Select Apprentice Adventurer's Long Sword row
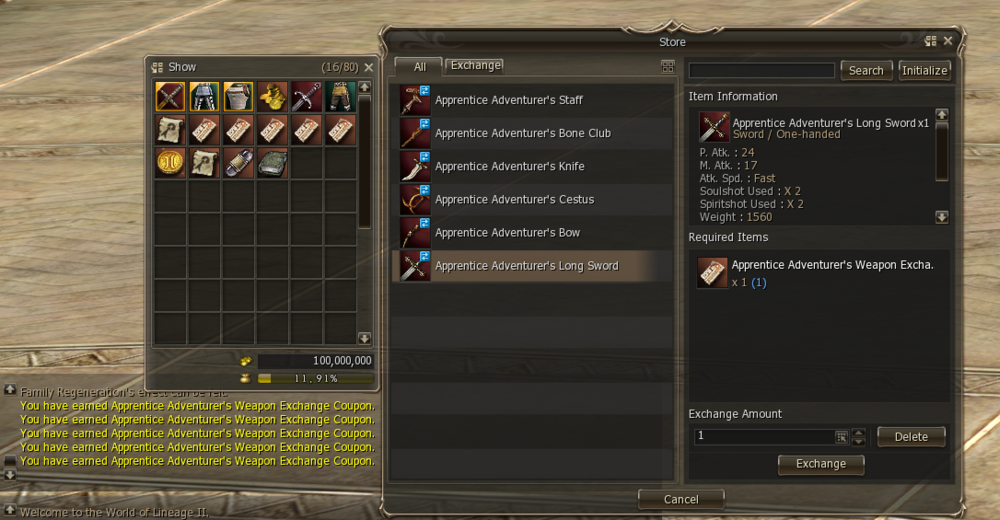This screenshot has height=520, width=1000. [x=526, y=266]
